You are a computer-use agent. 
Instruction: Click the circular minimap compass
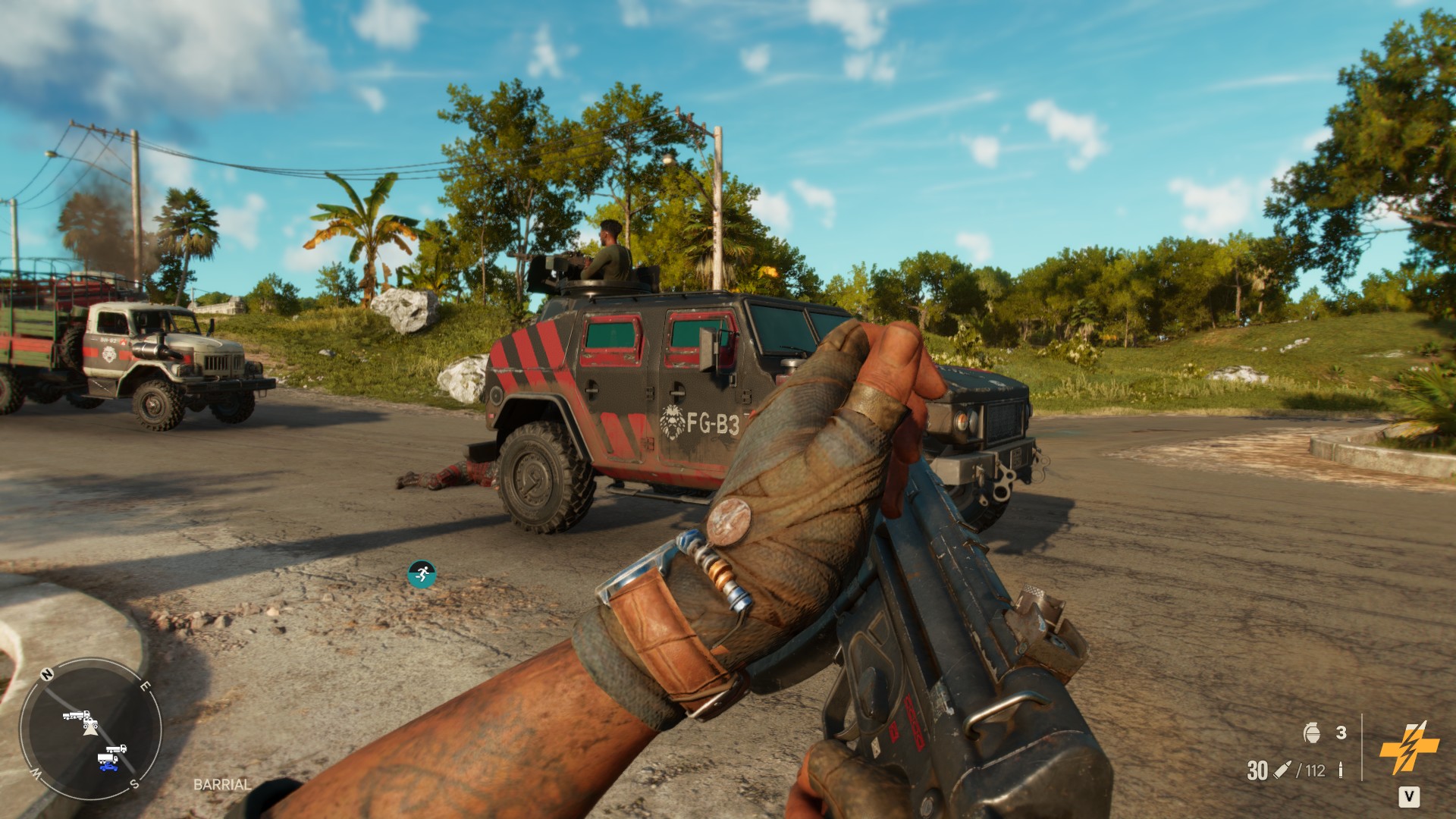pyautogui.click(x=89, y=729)
